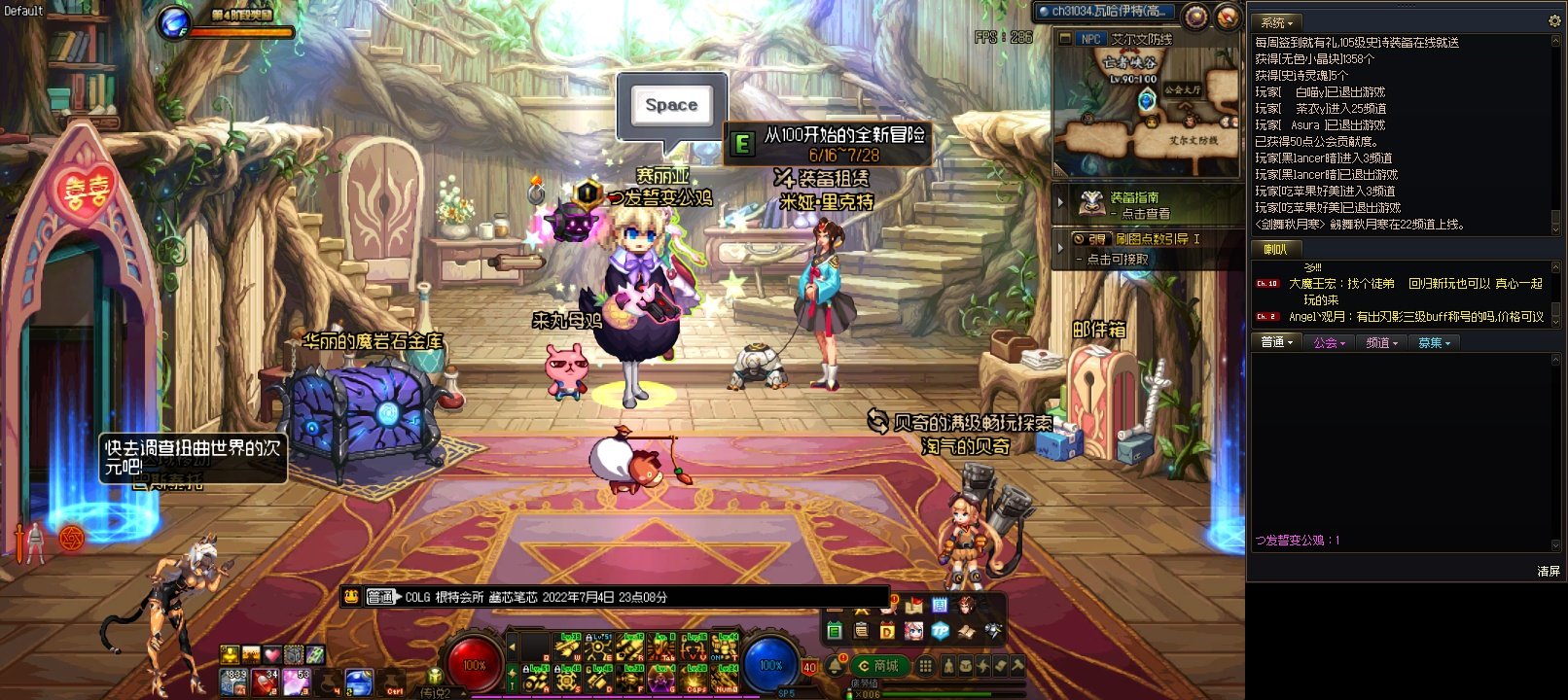1568x700 pixels.
Task: Click the channel selector ch31034
Action: coord(1105,12)
